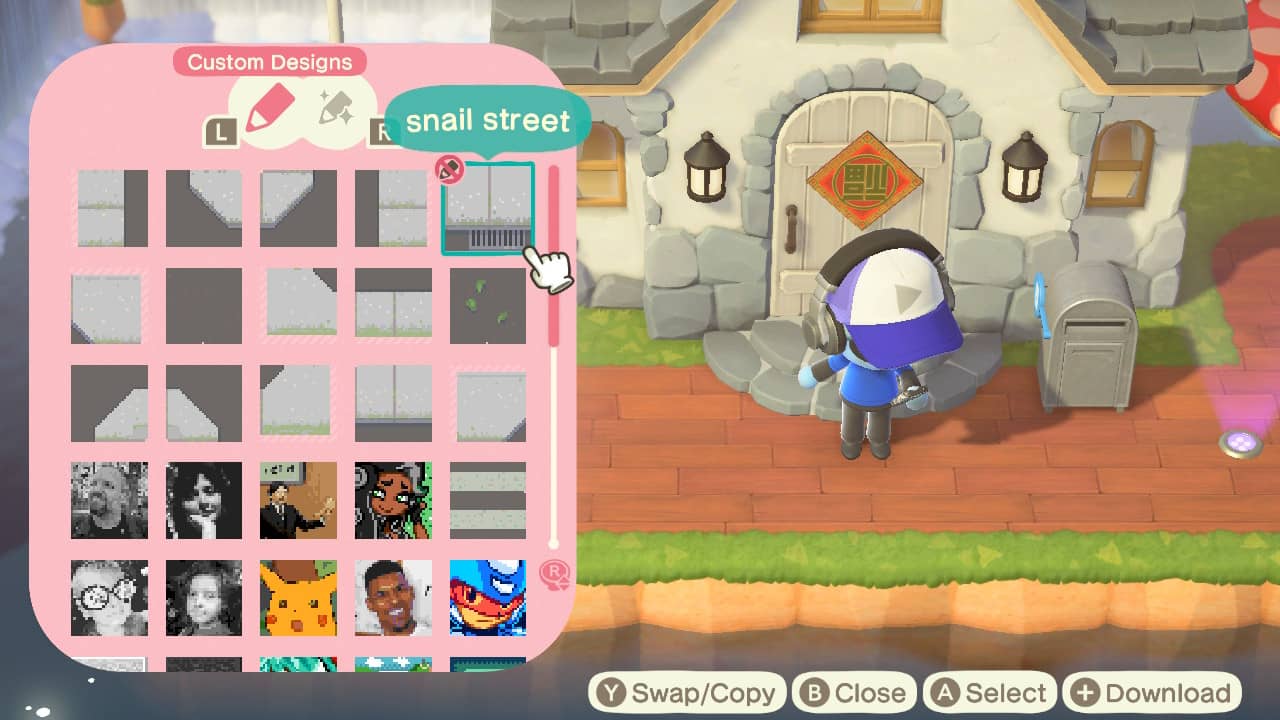
Task: Select the Pikachu design thumbnail
Action: pos(298,597)
